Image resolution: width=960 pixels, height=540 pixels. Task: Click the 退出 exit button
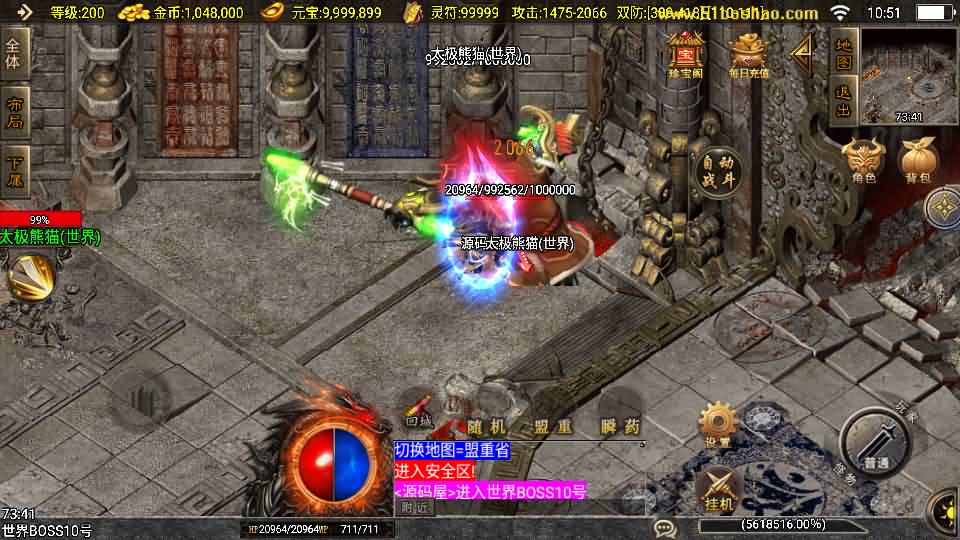[843, 102]
